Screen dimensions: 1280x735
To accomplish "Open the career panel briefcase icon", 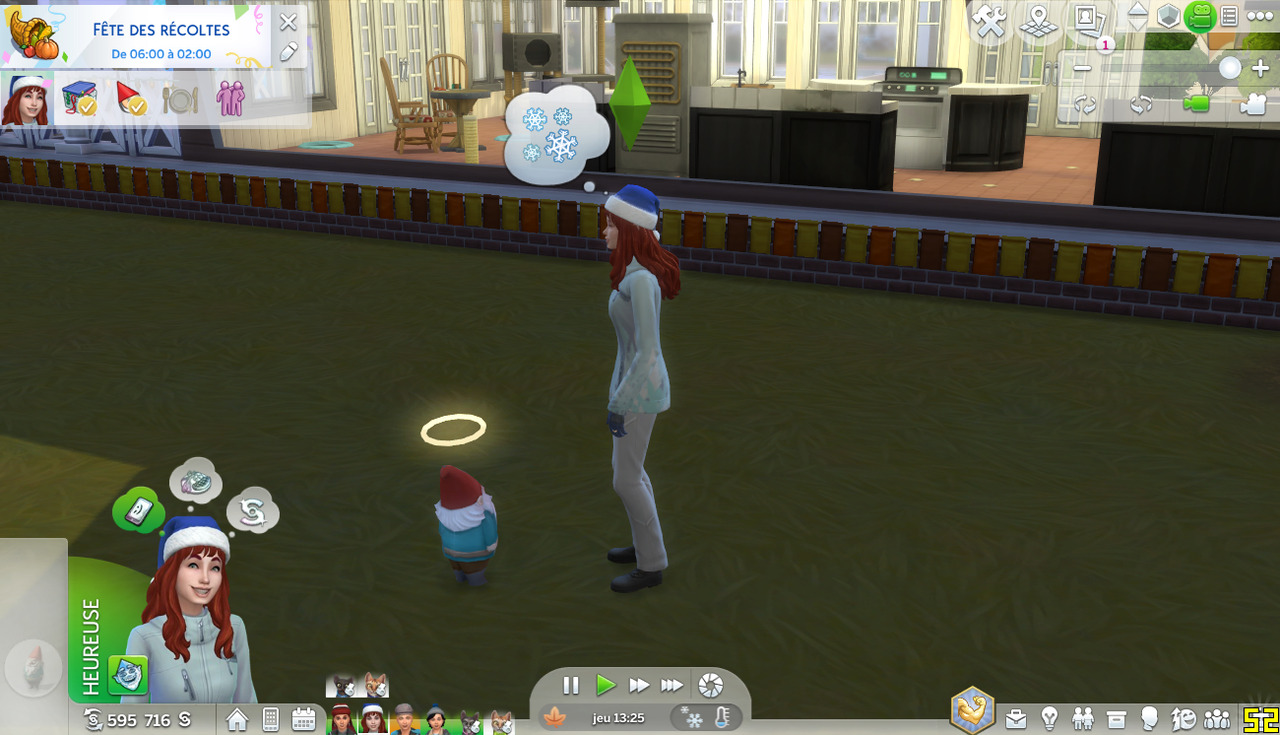I will [x=1016, y=718].
